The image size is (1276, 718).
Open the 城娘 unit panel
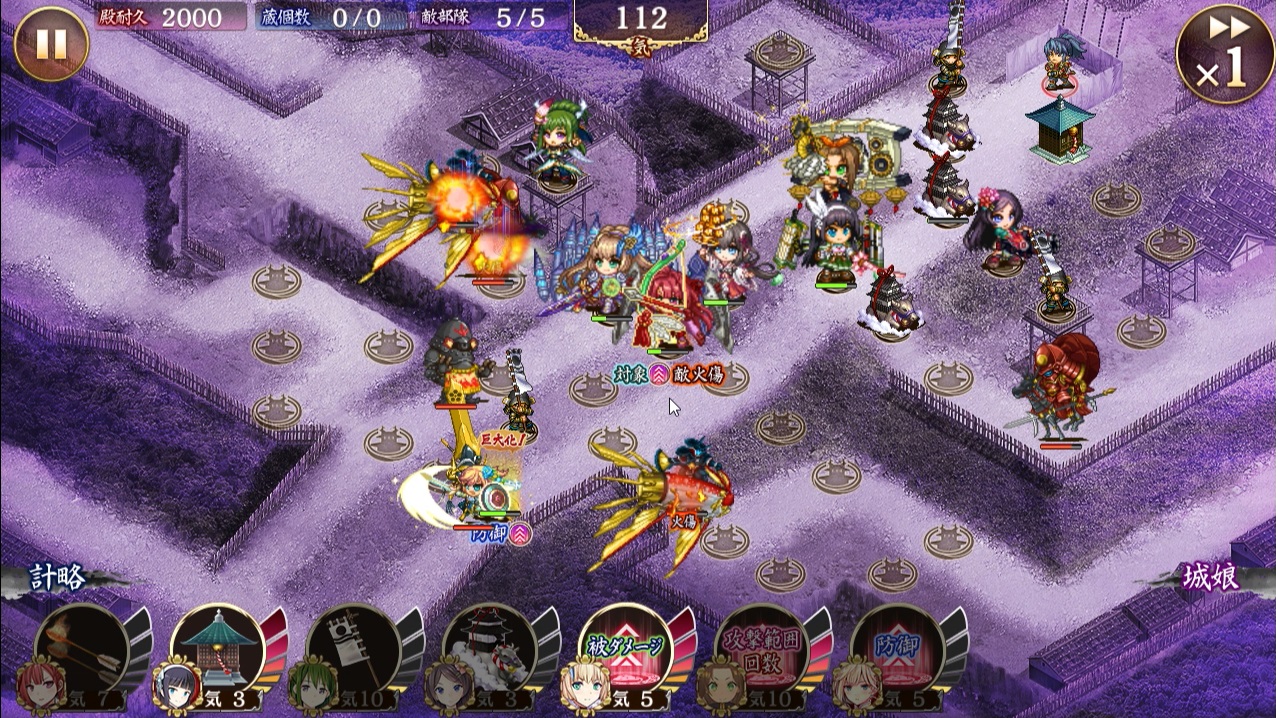point(1211,579)
